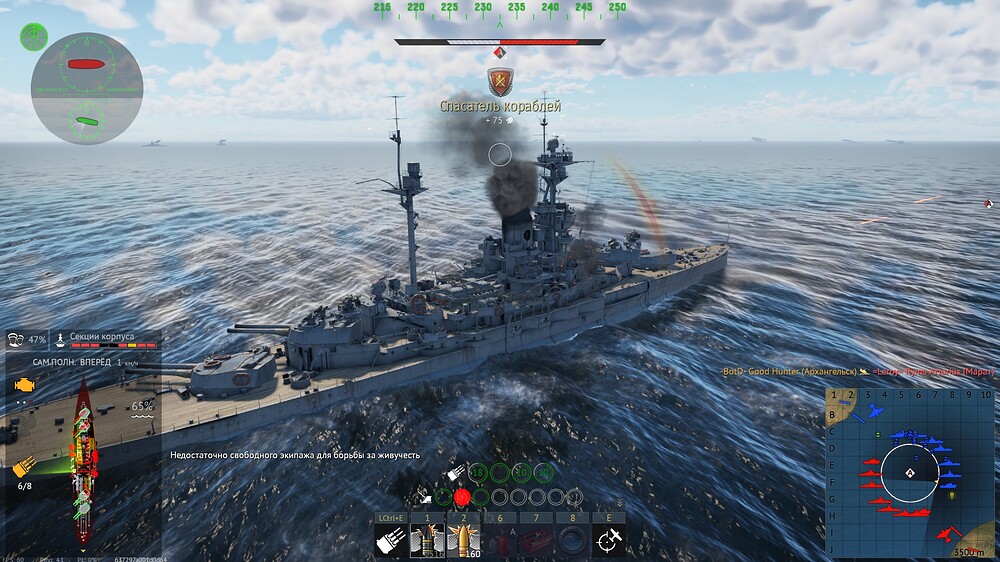Click the red reloading gun indicator circle
Viewport: 1000px width, 562px height.
pyautogui.click(x=462, y=496)
